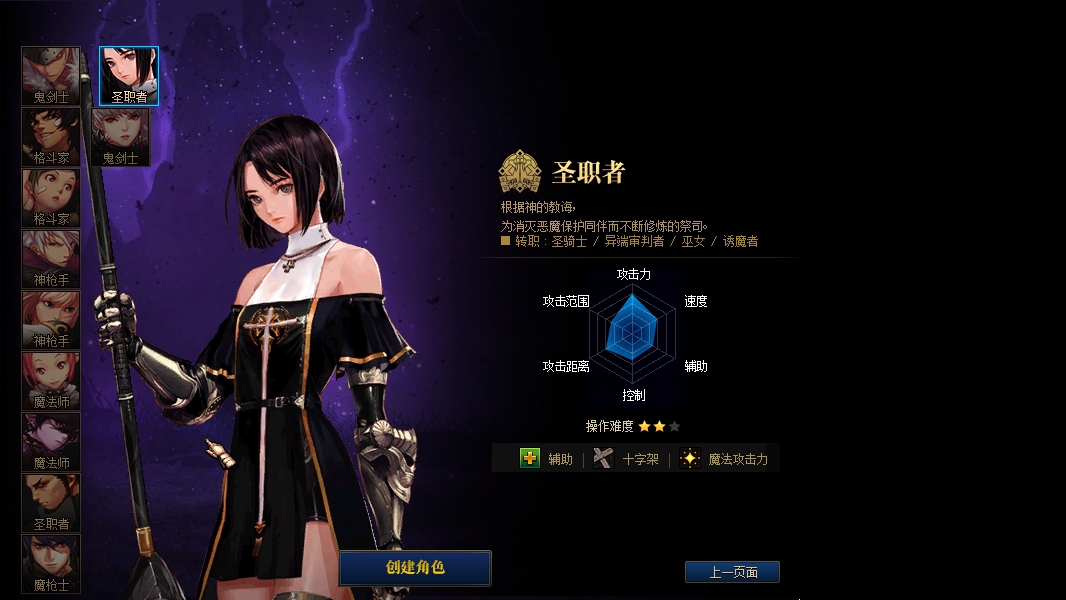Choose the male 鬼剑士 portrait with fur collar
The width and height of the screenshot is (1066, 600).
coord(51,75)
